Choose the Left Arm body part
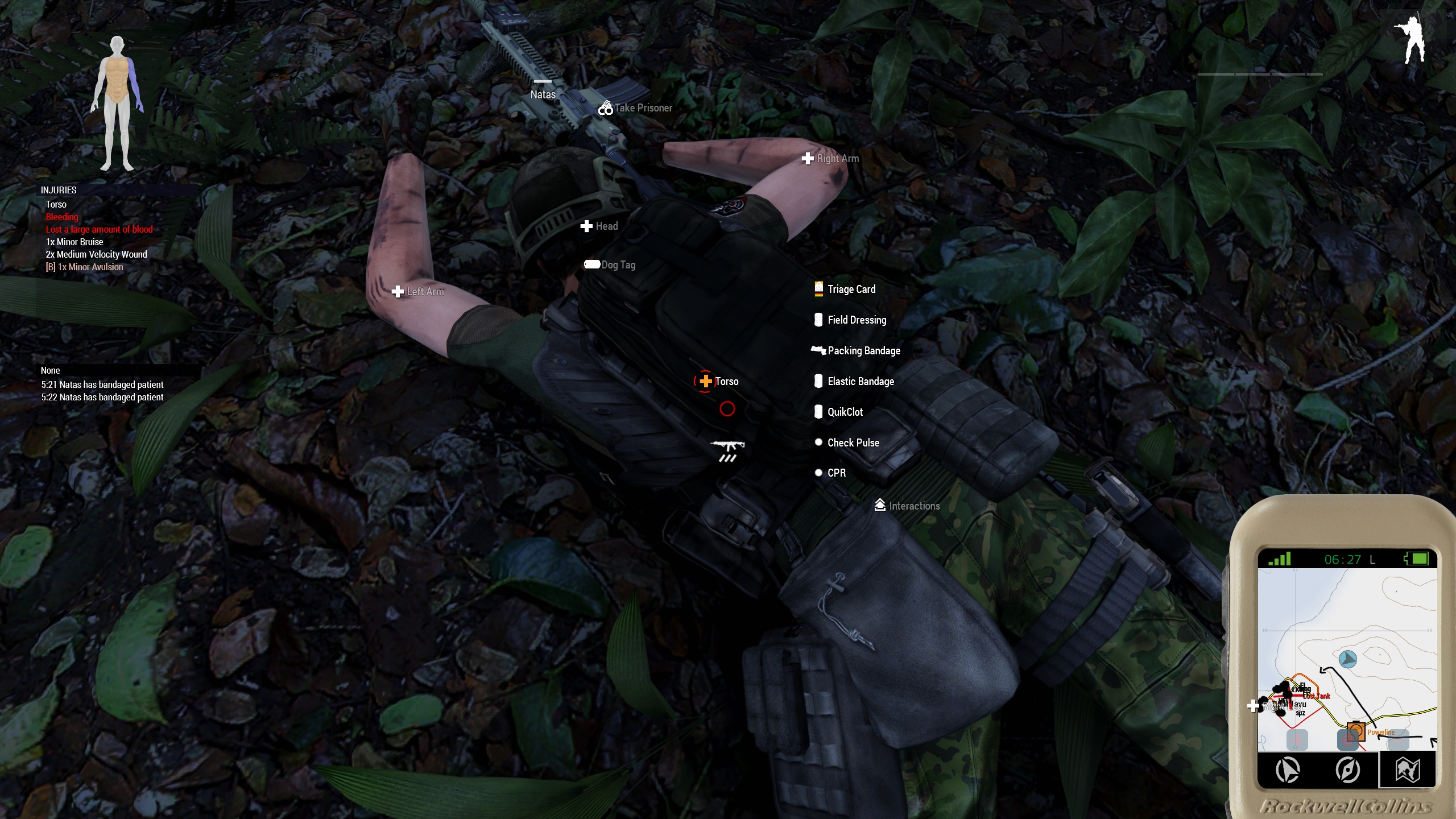 pyautogui.click(x=418, y=292)
